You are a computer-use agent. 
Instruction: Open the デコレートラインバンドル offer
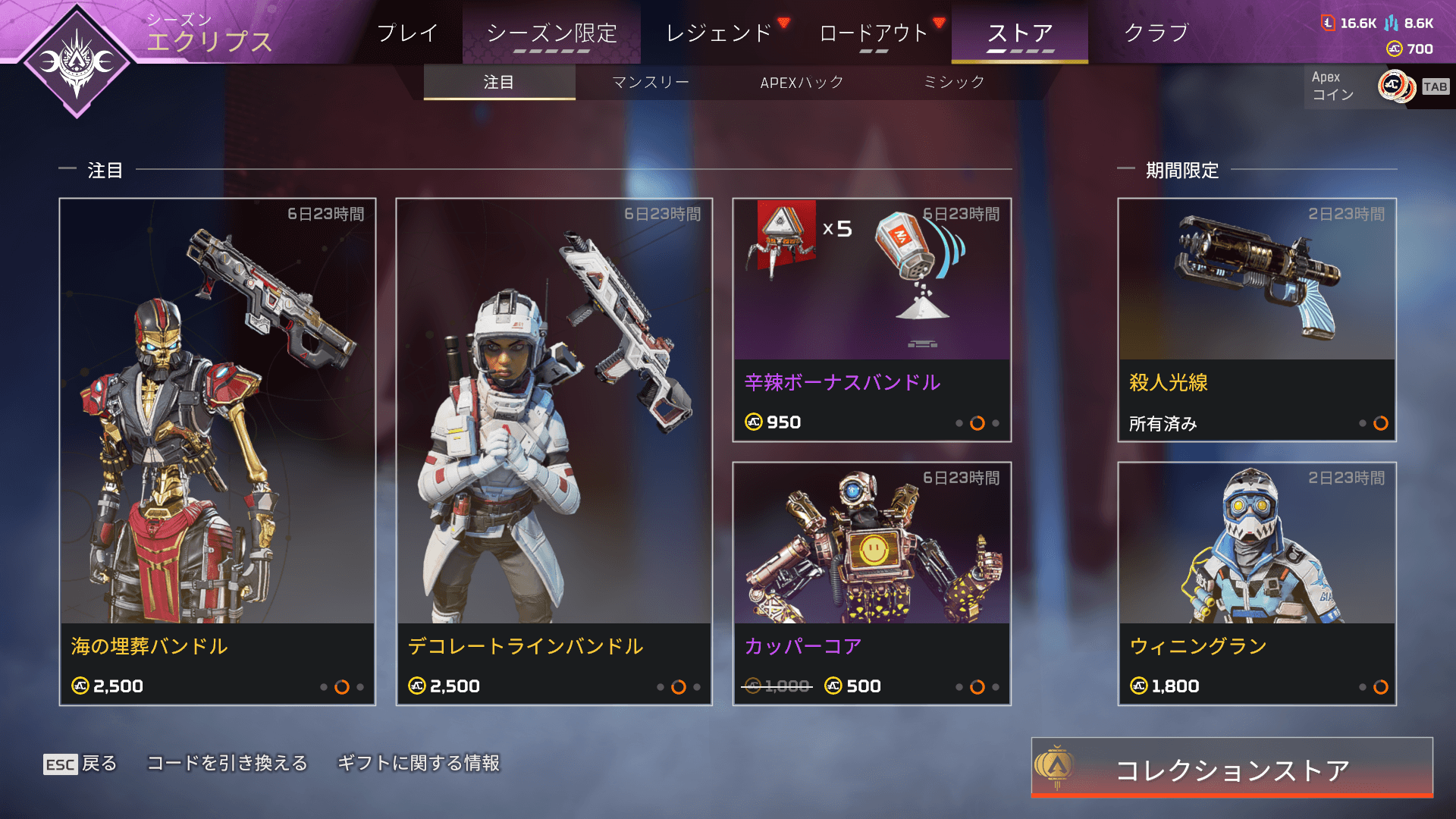(x=554, y=451)
